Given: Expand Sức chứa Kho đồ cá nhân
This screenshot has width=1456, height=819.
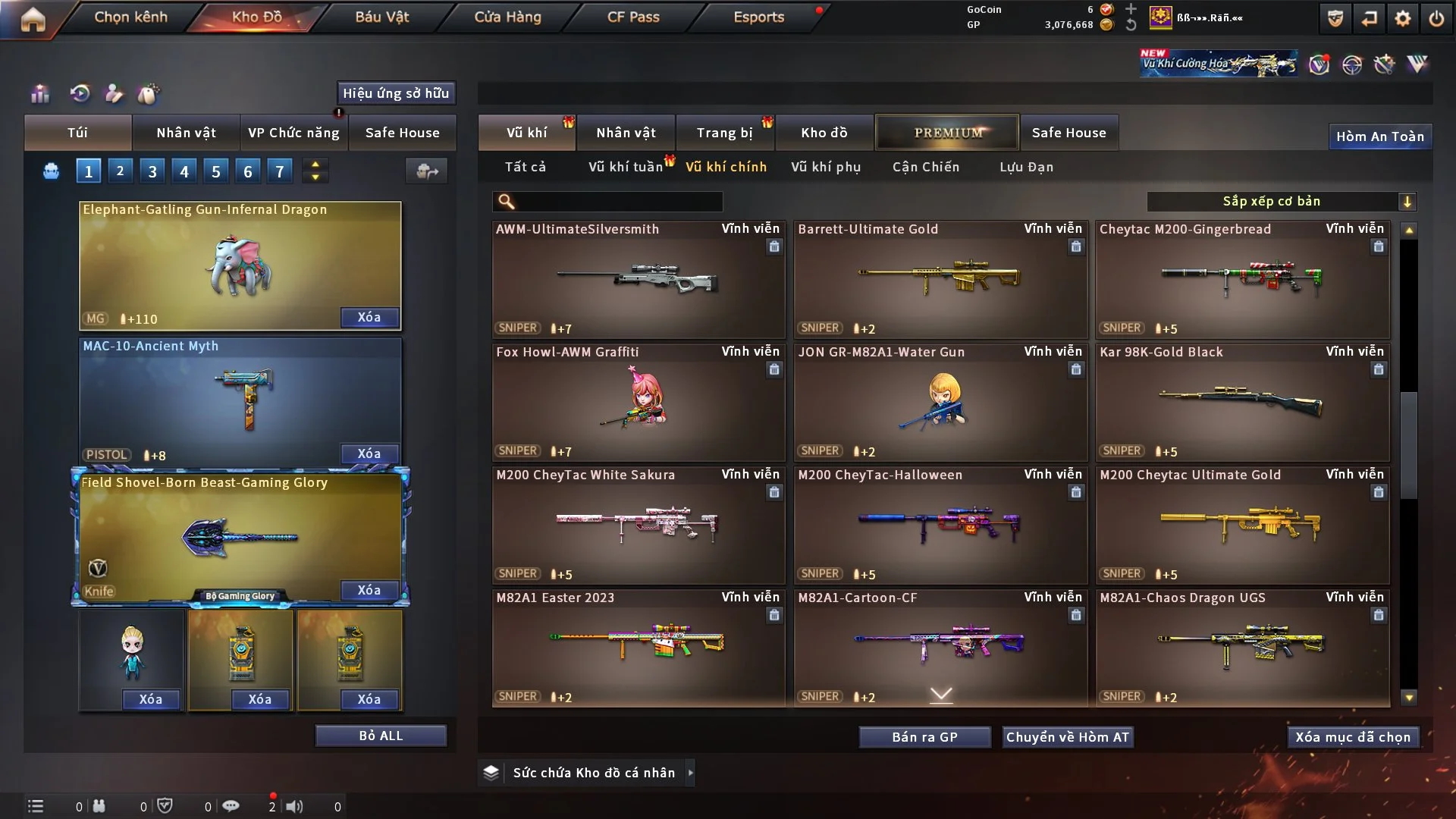Looking at the screenshot, I should 594,773.
